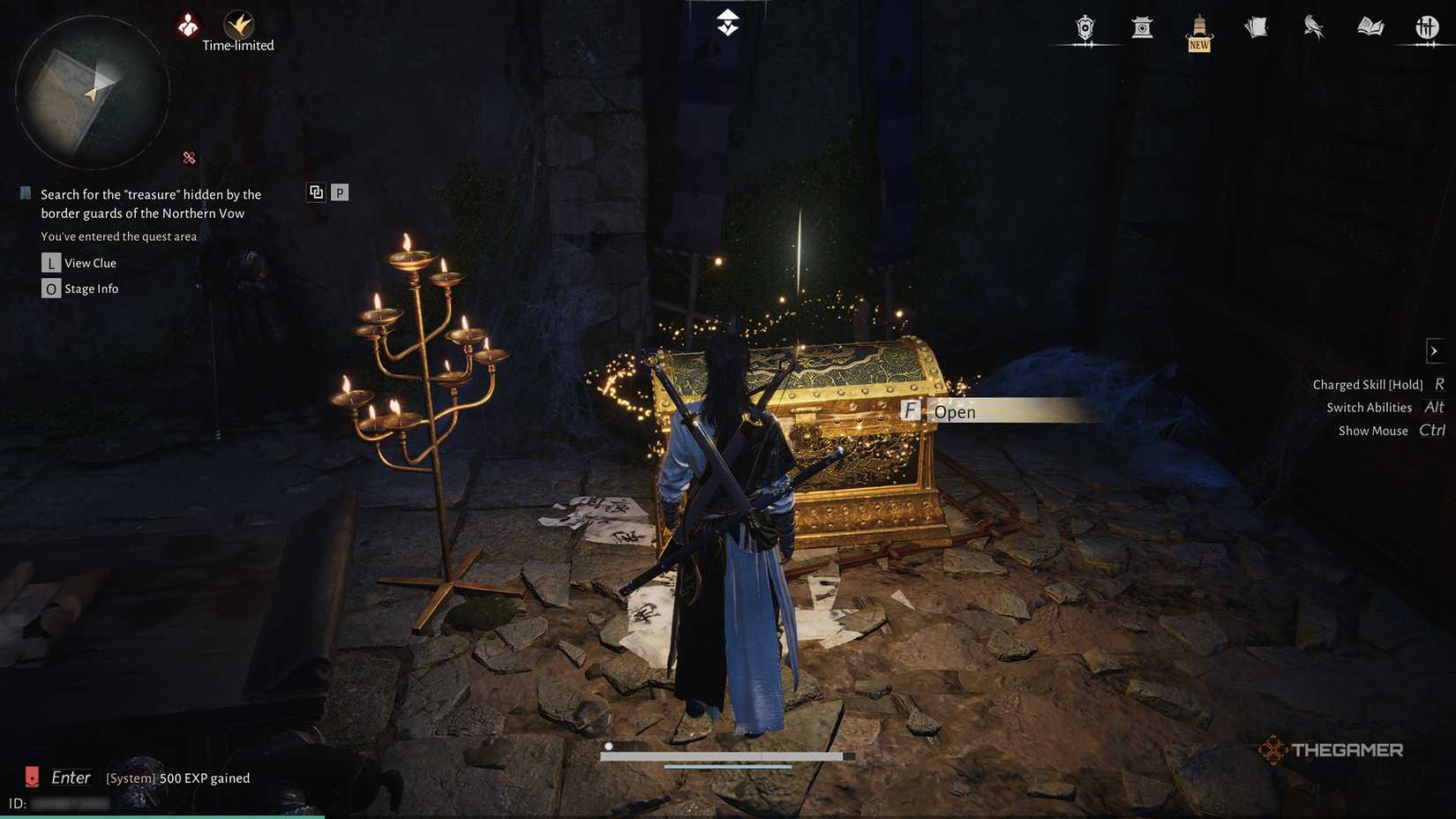Click the Time-limited event icon
The width and height of the screenshot is (1456, 819).
(x=237, y=26)
